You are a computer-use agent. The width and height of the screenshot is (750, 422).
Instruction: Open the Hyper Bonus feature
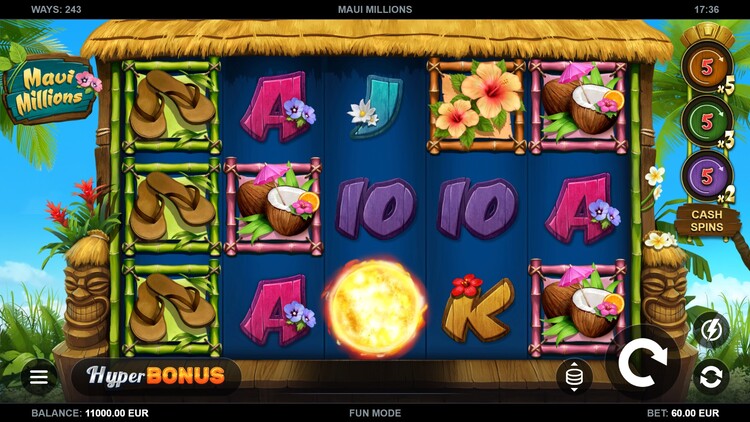(155, 376)
